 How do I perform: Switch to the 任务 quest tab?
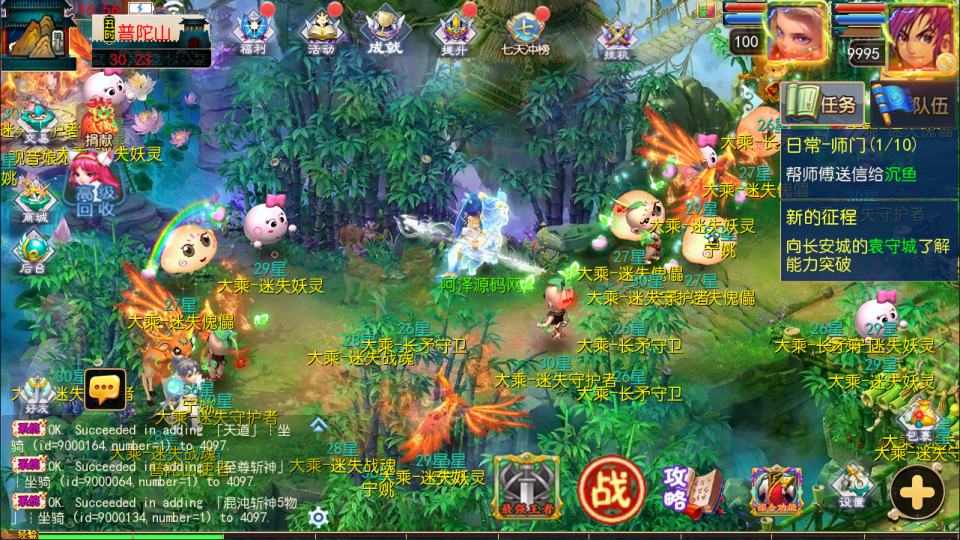point(823,103)
